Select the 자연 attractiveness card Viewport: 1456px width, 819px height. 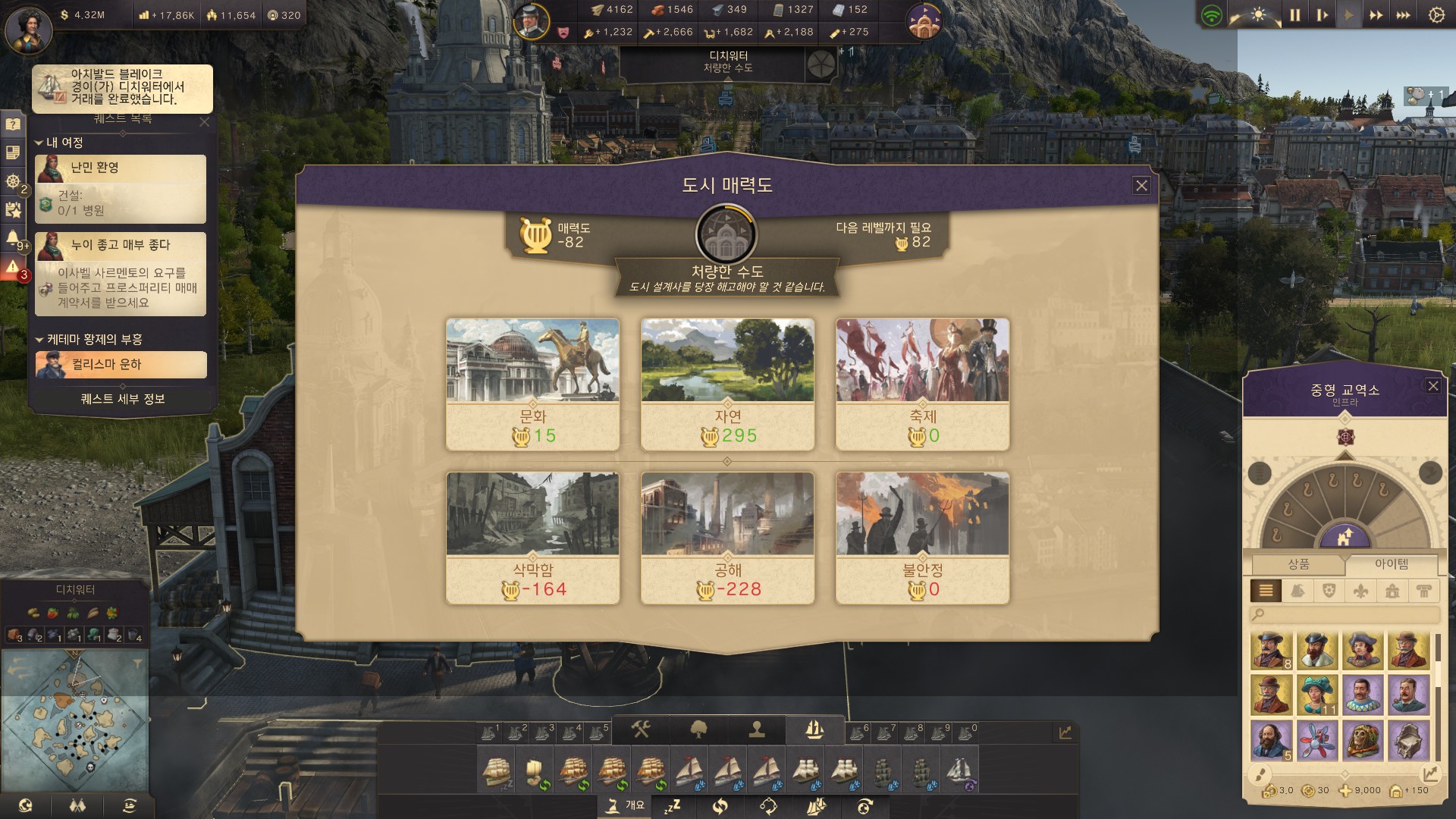tap(727, 384)
